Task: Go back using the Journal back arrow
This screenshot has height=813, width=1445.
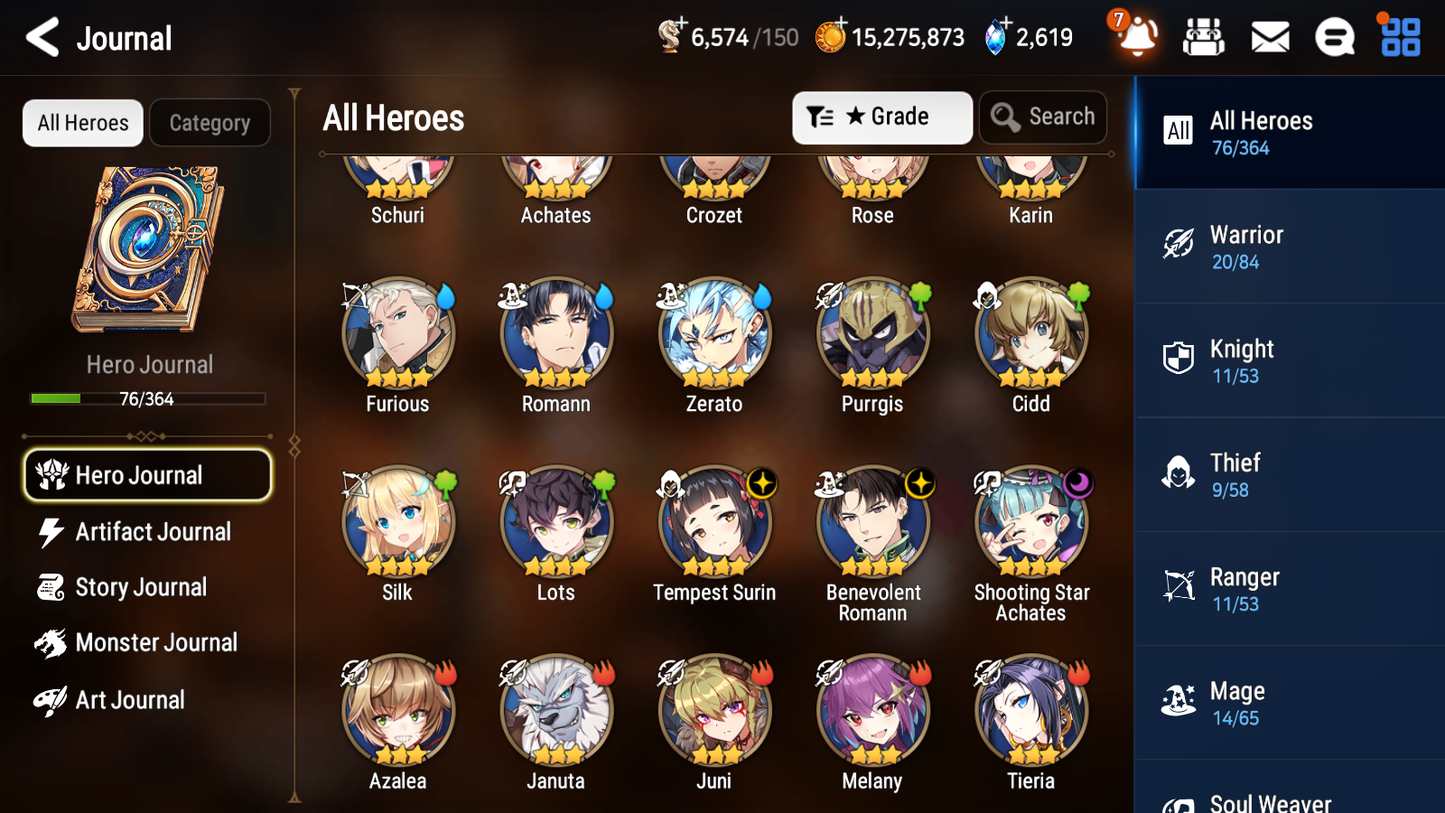Action: [x=42, y=37]
